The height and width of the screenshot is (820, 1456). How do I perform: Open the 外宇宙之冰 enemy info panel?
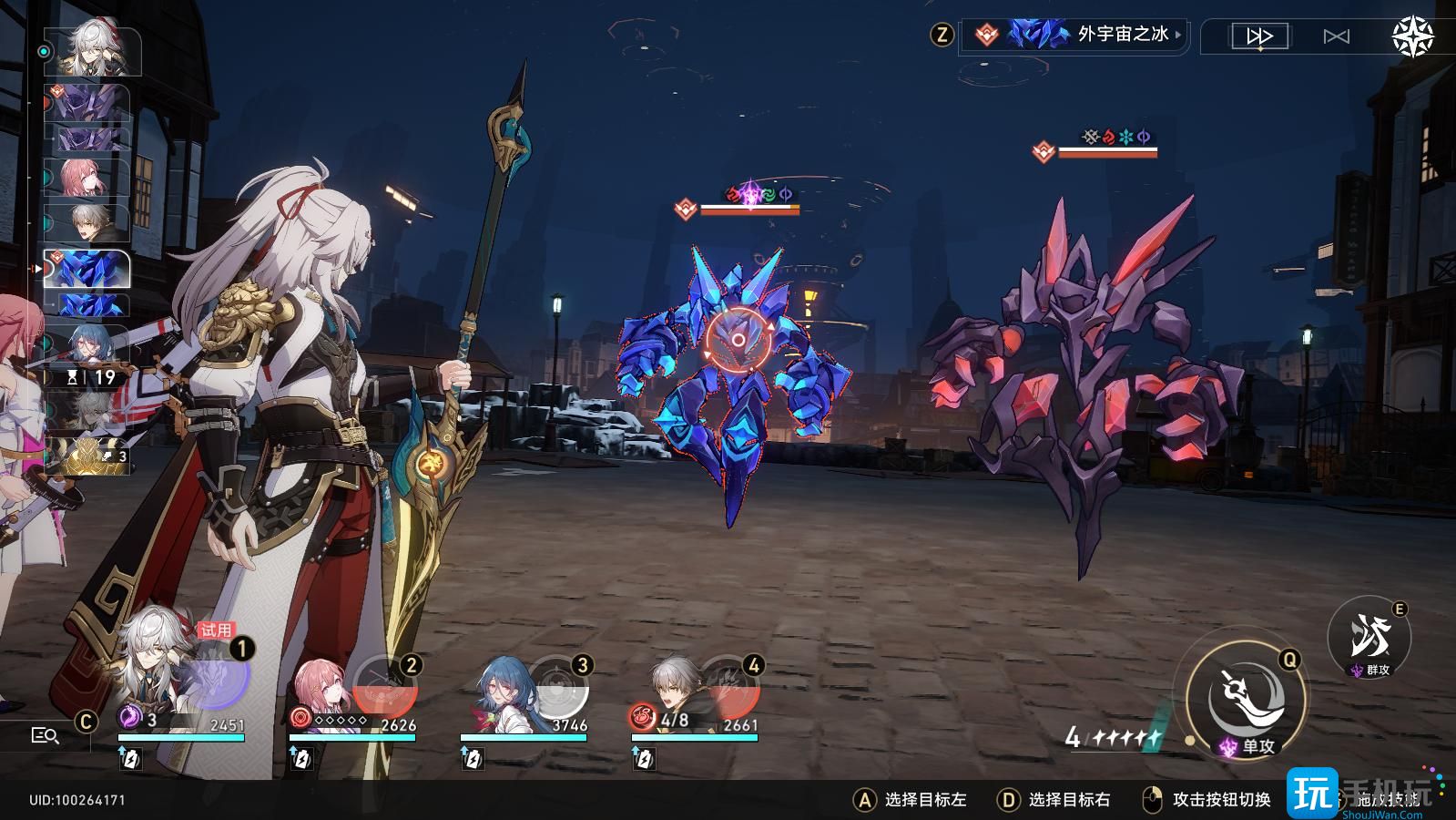1074,36
